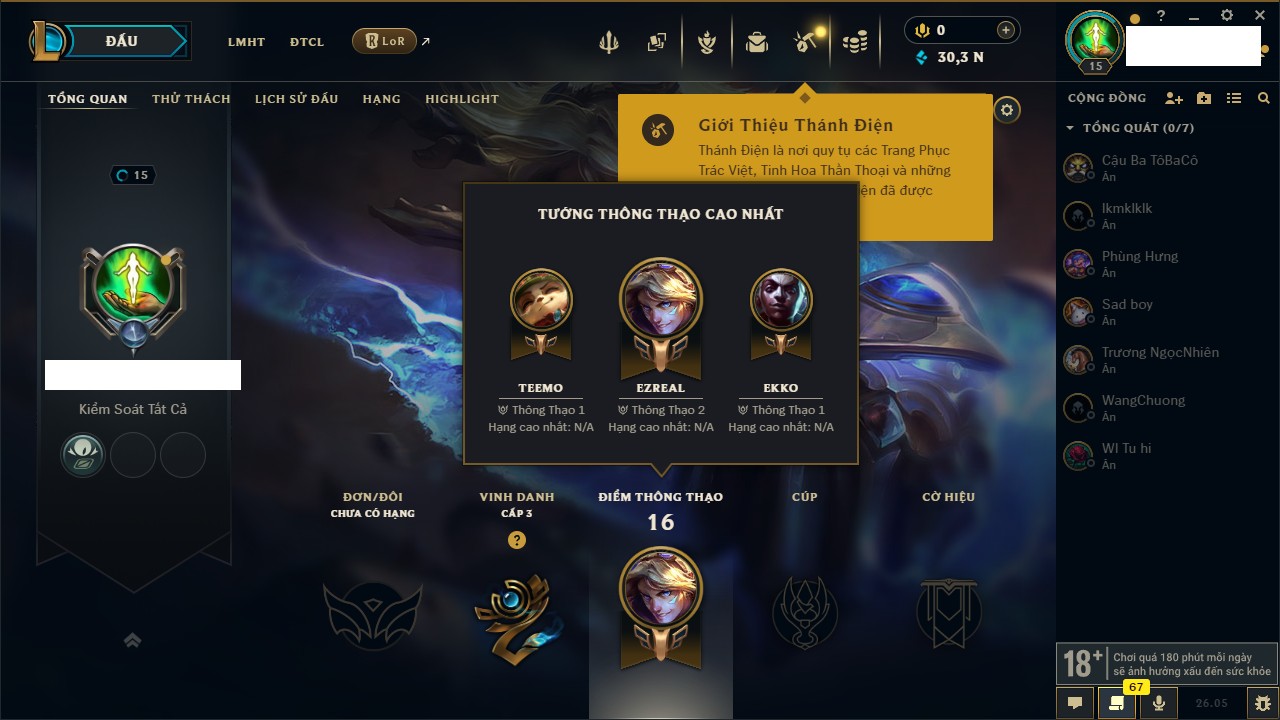Open the THỬ THÁCH tab
The image size is (1280, 720).
(x=191, y=99)
